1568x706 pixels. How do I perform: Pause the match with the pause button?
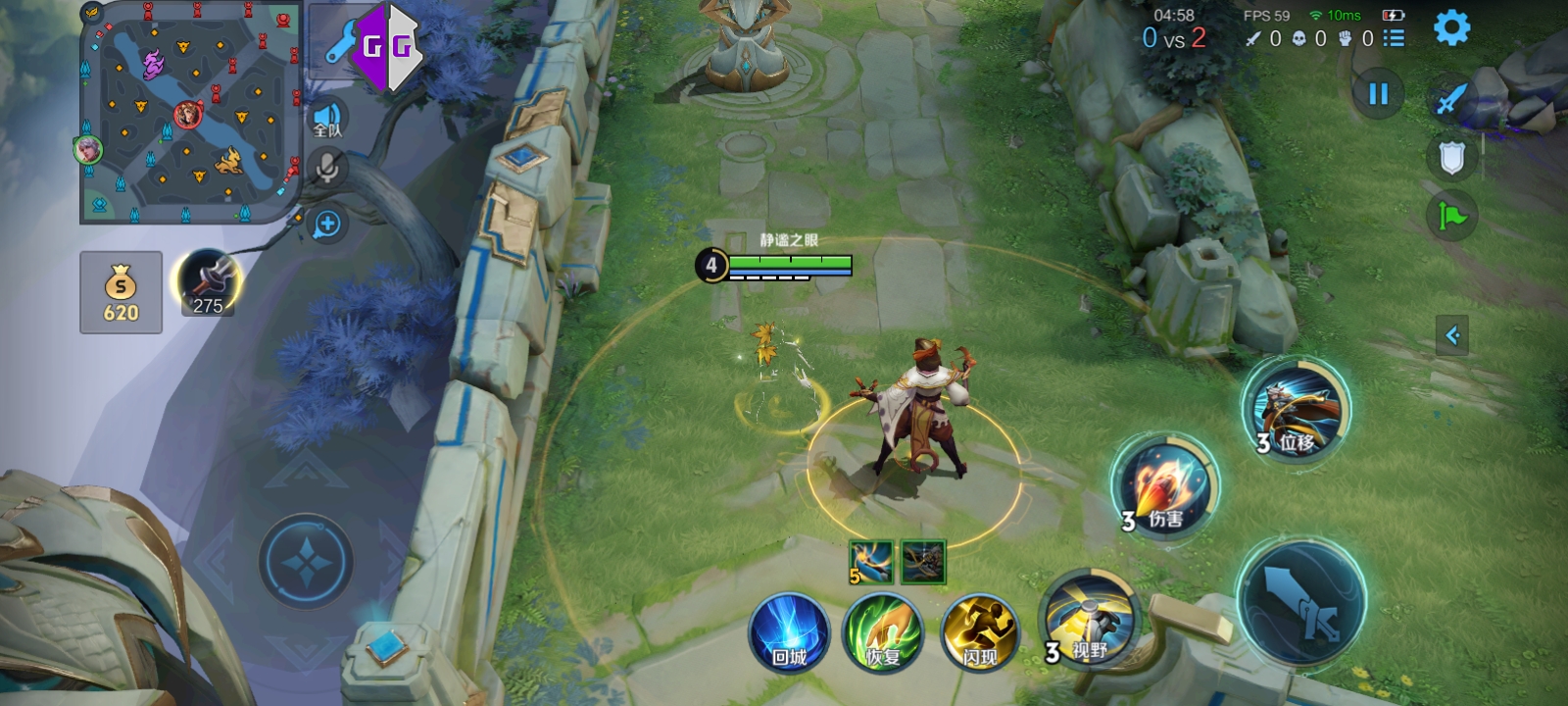pos(1378,94)
